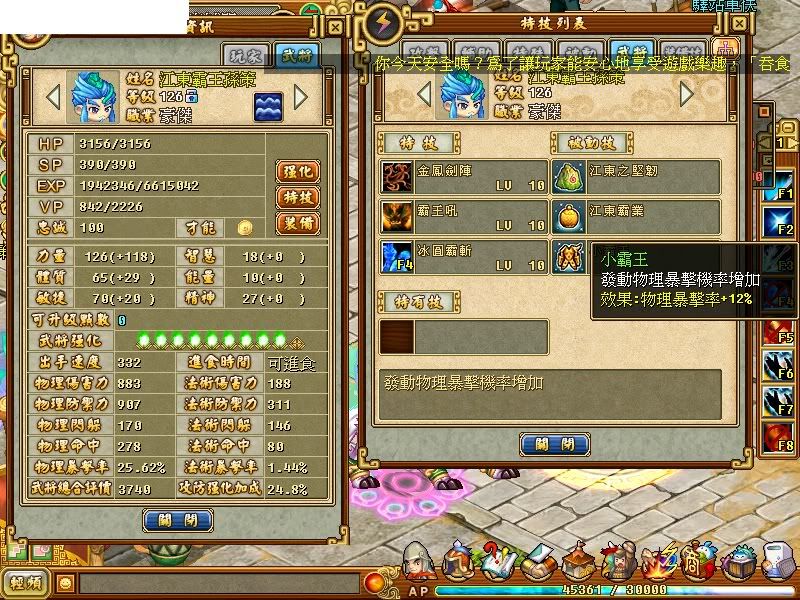Select the 冰固霸斬 skill icon
Screen dimensions: 800x600
pos(395,257)
